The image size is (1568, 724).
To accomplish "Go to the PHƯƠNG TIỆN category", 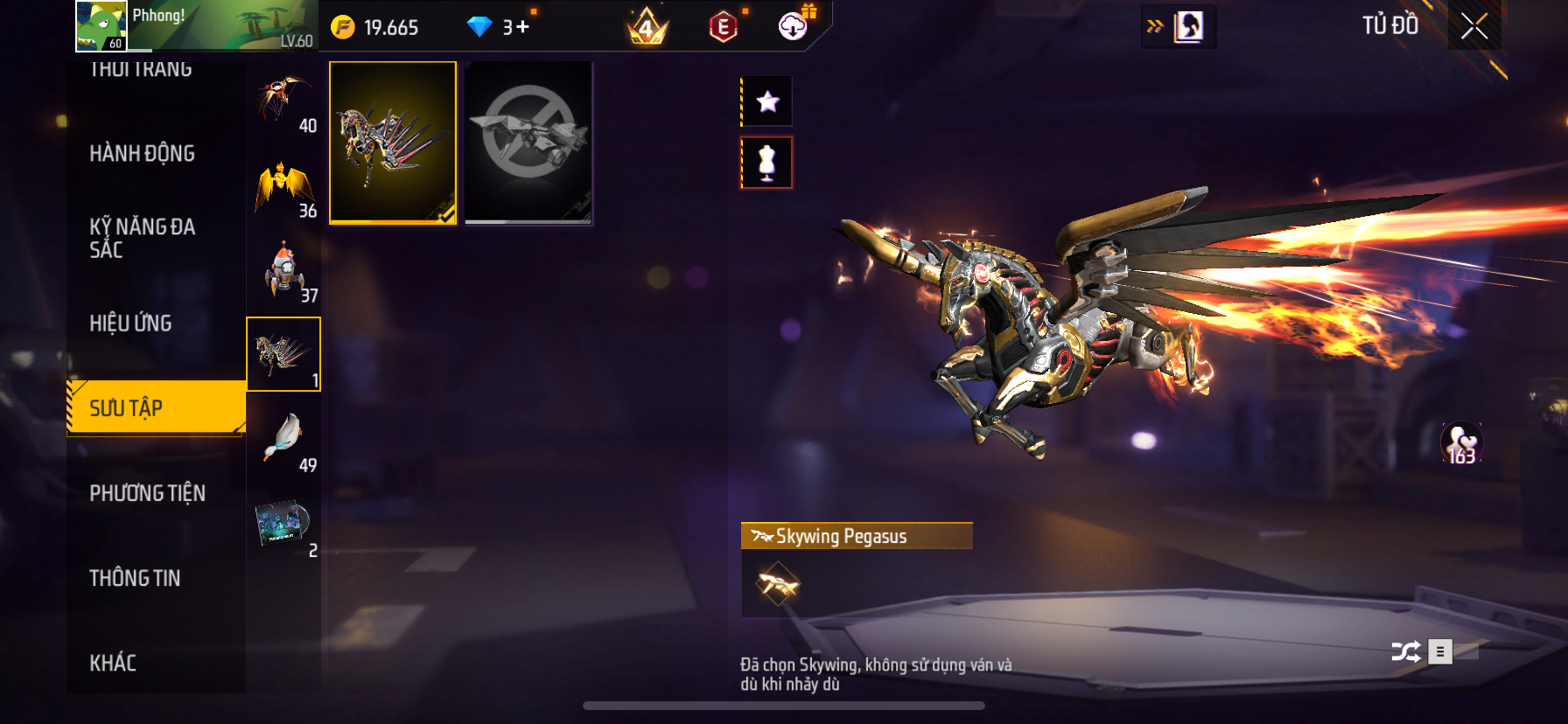I will [147, 493].
